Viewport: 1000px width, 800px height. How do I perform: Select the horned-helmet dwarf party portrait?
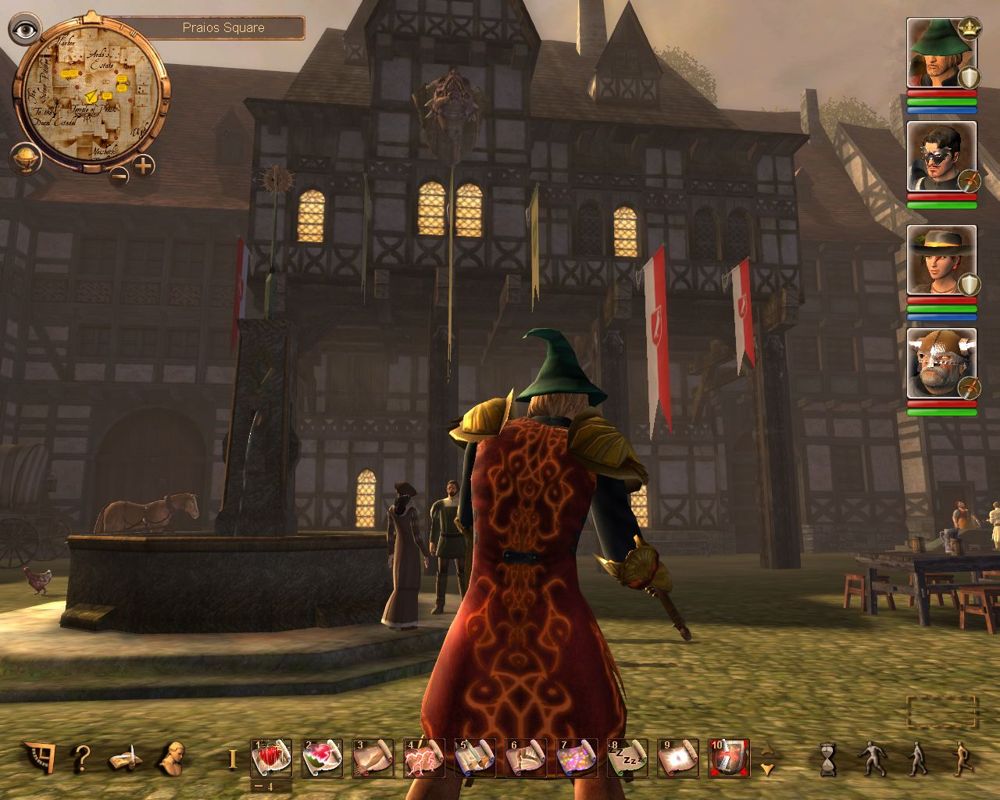[x=940, y=363]
